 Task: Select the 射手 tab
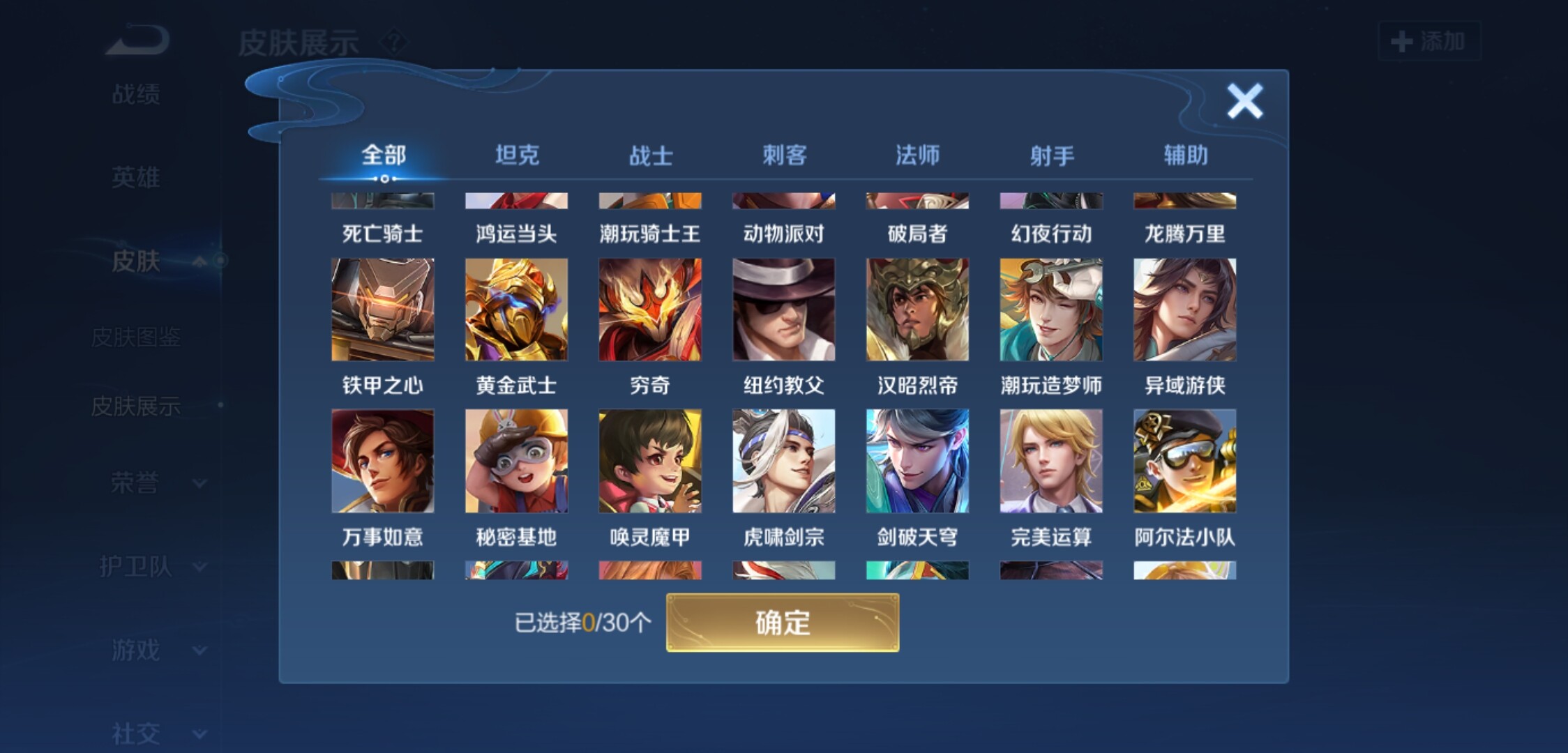[x=1051, y=155]
